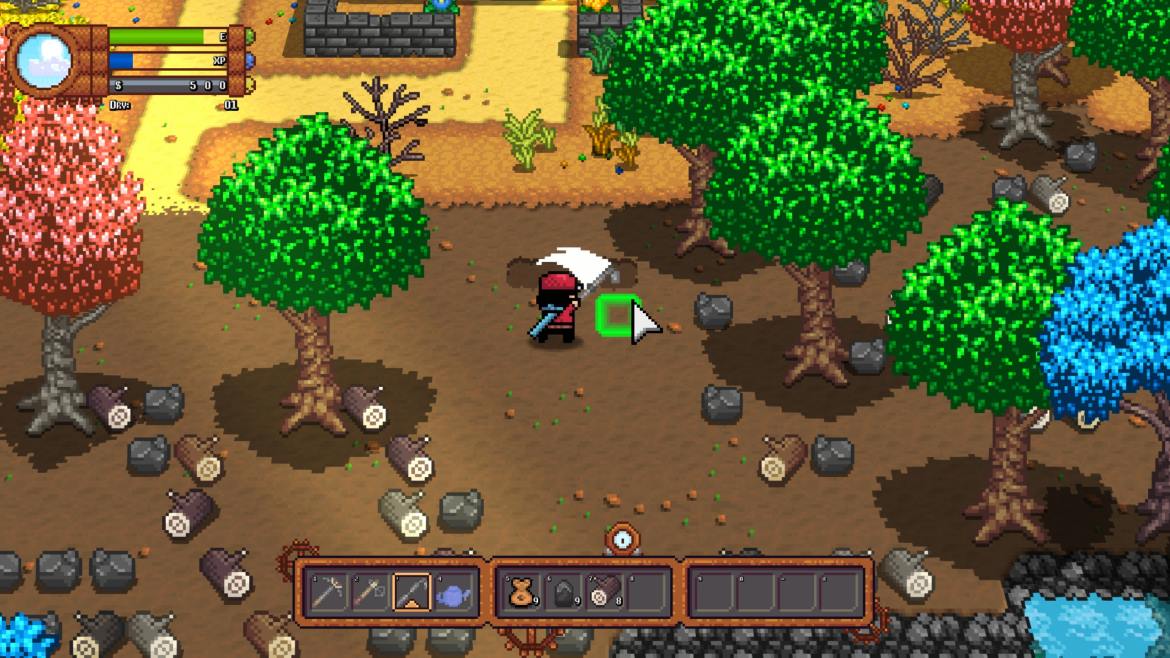The width and height of the screenshot is (1170, 658).
Task: Choose the highlighted scythe tool slot
Action: (x=412, y=594)
